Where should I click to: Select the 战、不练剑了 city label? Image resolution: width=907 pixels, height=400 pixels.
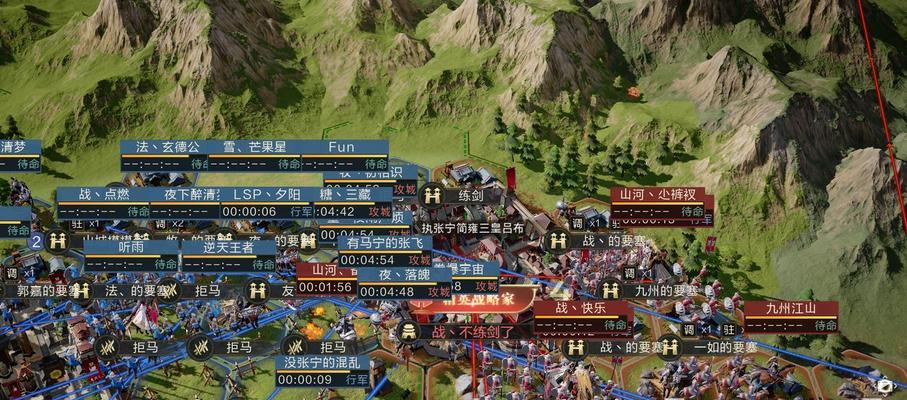472,331
